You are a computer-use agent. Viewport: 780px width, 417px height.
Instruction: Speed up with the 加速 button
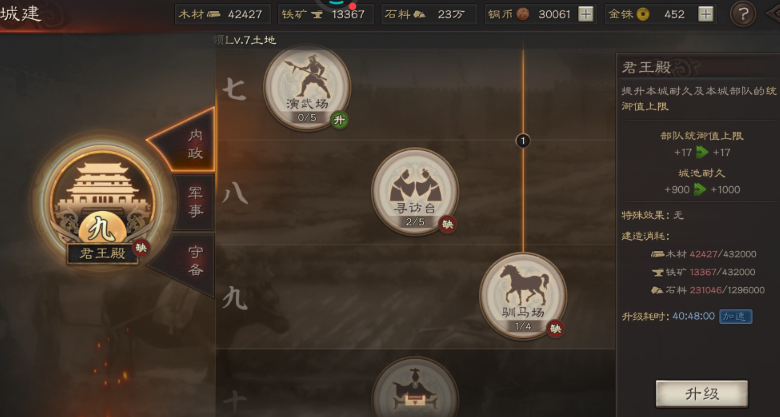point(735,317)
